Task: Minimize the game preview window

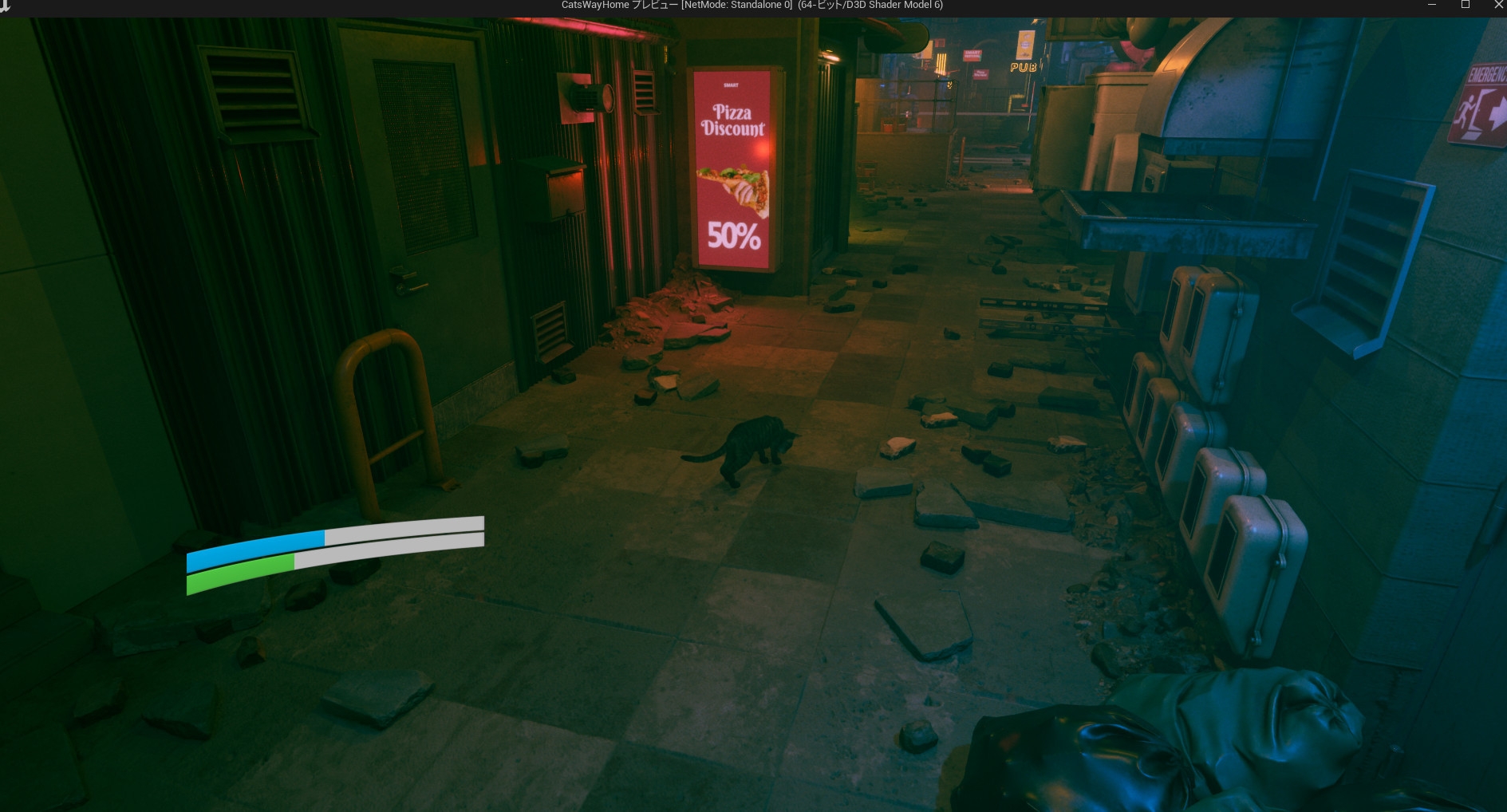Action: tap(1432, 5)
